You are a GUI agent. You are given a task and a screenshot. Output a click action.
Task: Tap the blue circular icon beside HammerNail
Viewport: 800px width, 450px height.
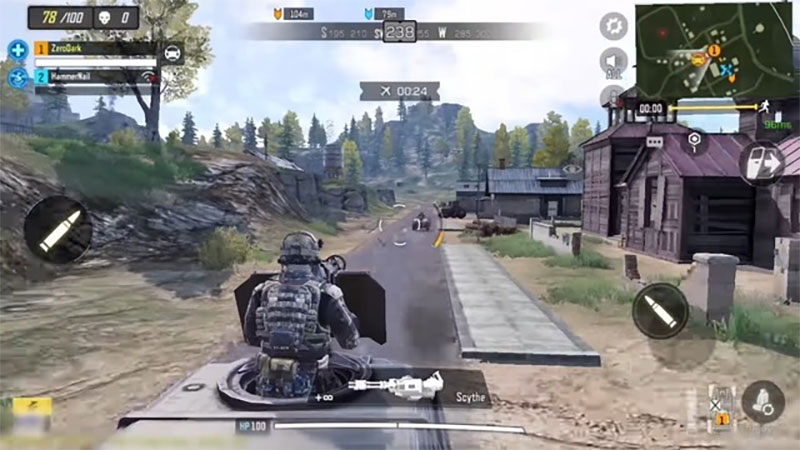(17, 77)
